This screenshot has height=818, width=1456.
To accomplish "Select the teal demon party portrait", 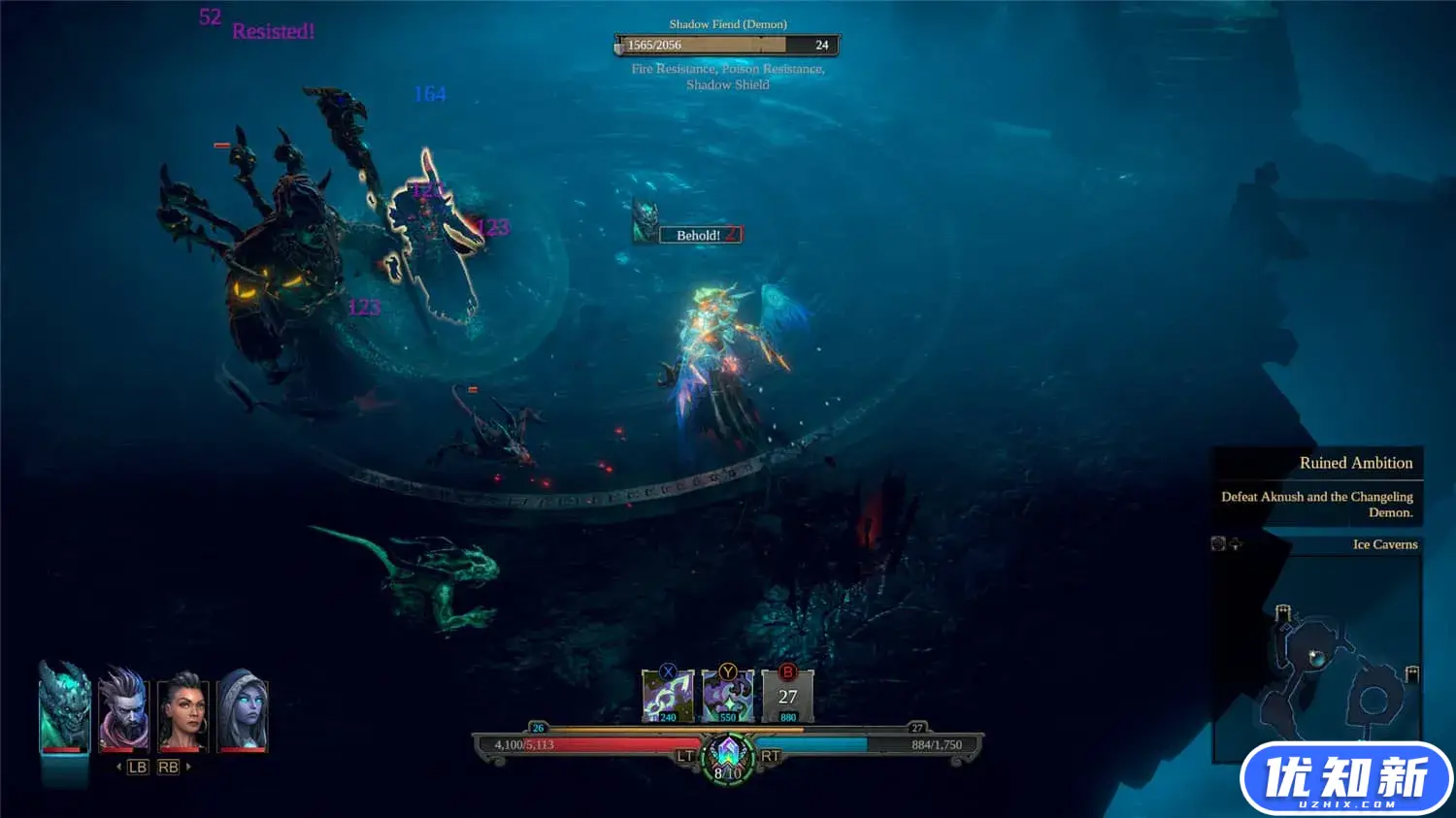I will tap(64, 706).
